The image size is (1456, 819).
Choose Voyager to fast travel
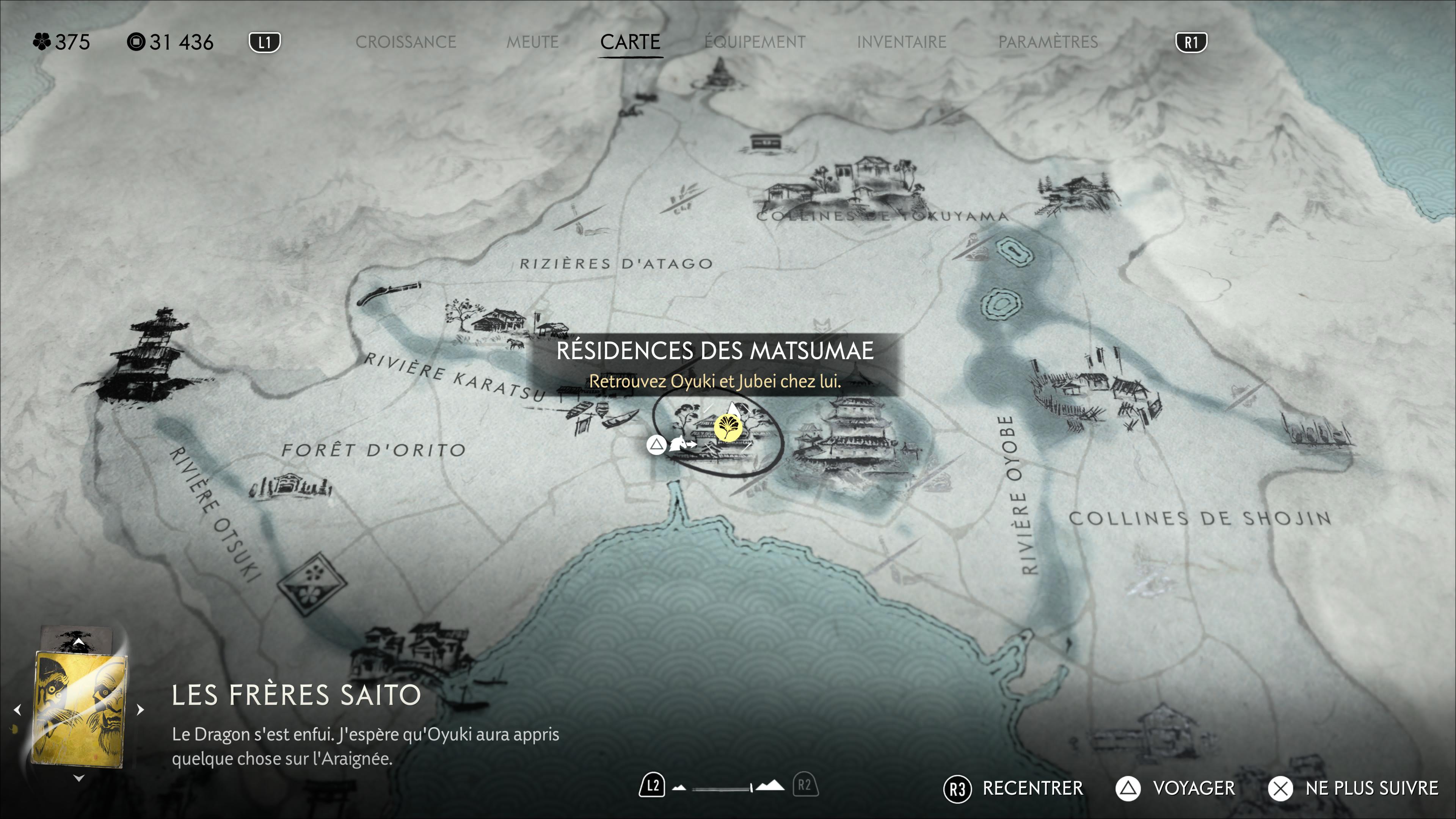pyautogui.click(x=1176, y=788)
